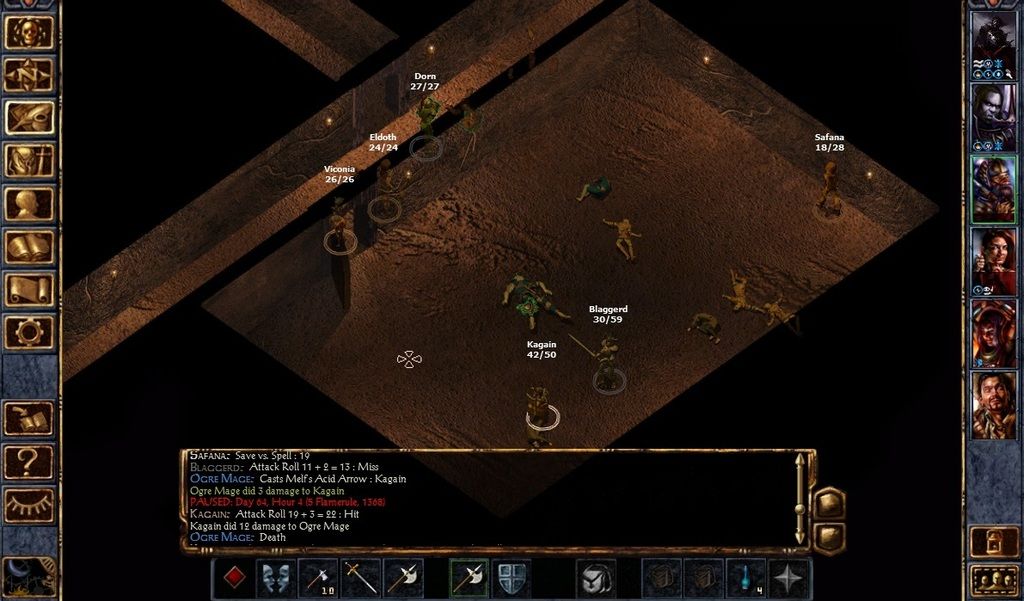Open the options gear button

pyautogui.click(x=29, y=332)
